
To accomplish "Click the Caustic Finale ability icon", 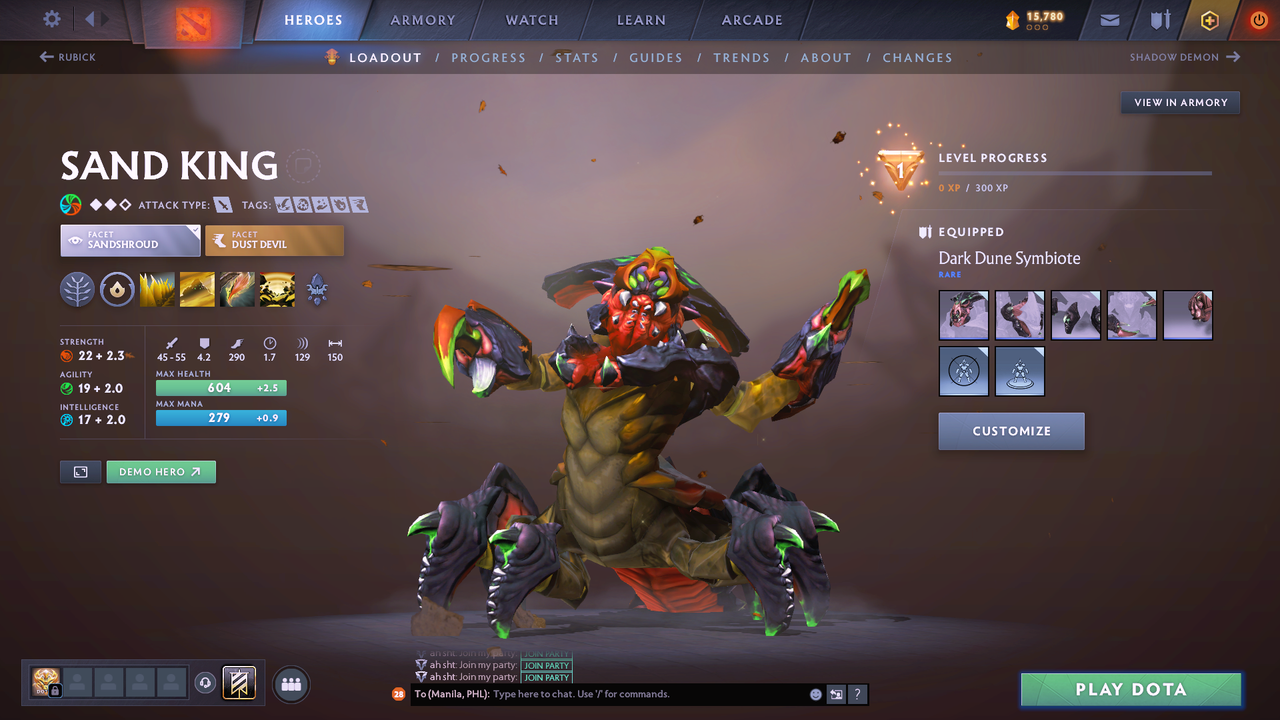I will tap(237, 290).
